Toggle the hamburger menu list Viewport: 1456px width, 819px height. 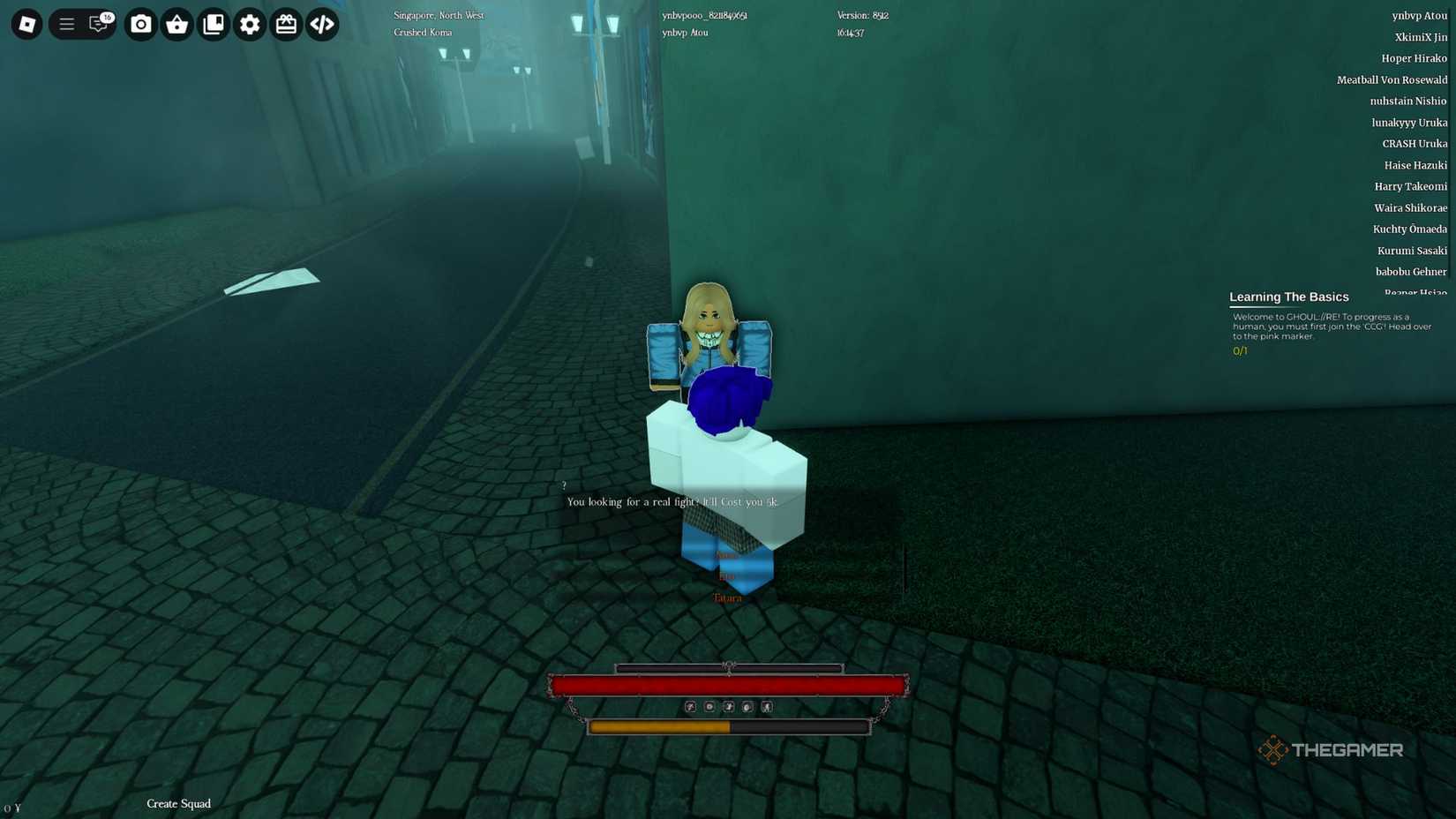[66, 24]
